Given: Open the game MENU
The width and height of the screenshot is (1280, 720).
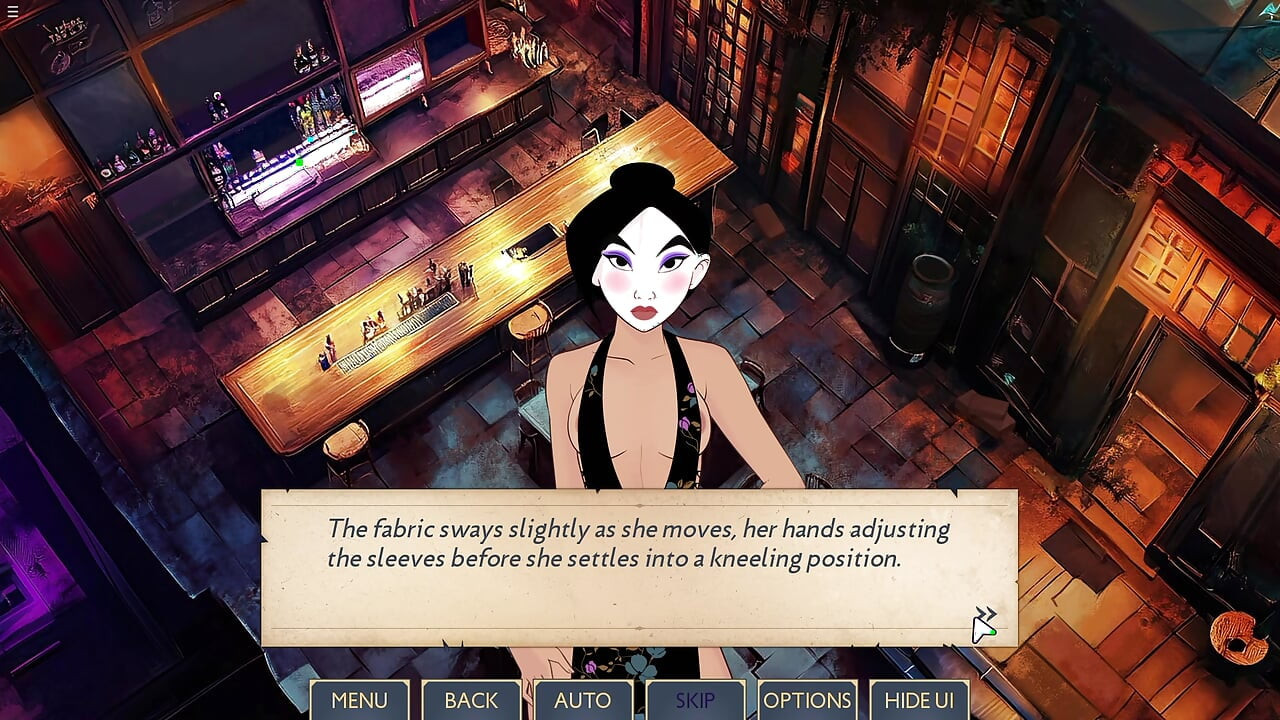Looking at the screenshot, I should tap(359, 700).
